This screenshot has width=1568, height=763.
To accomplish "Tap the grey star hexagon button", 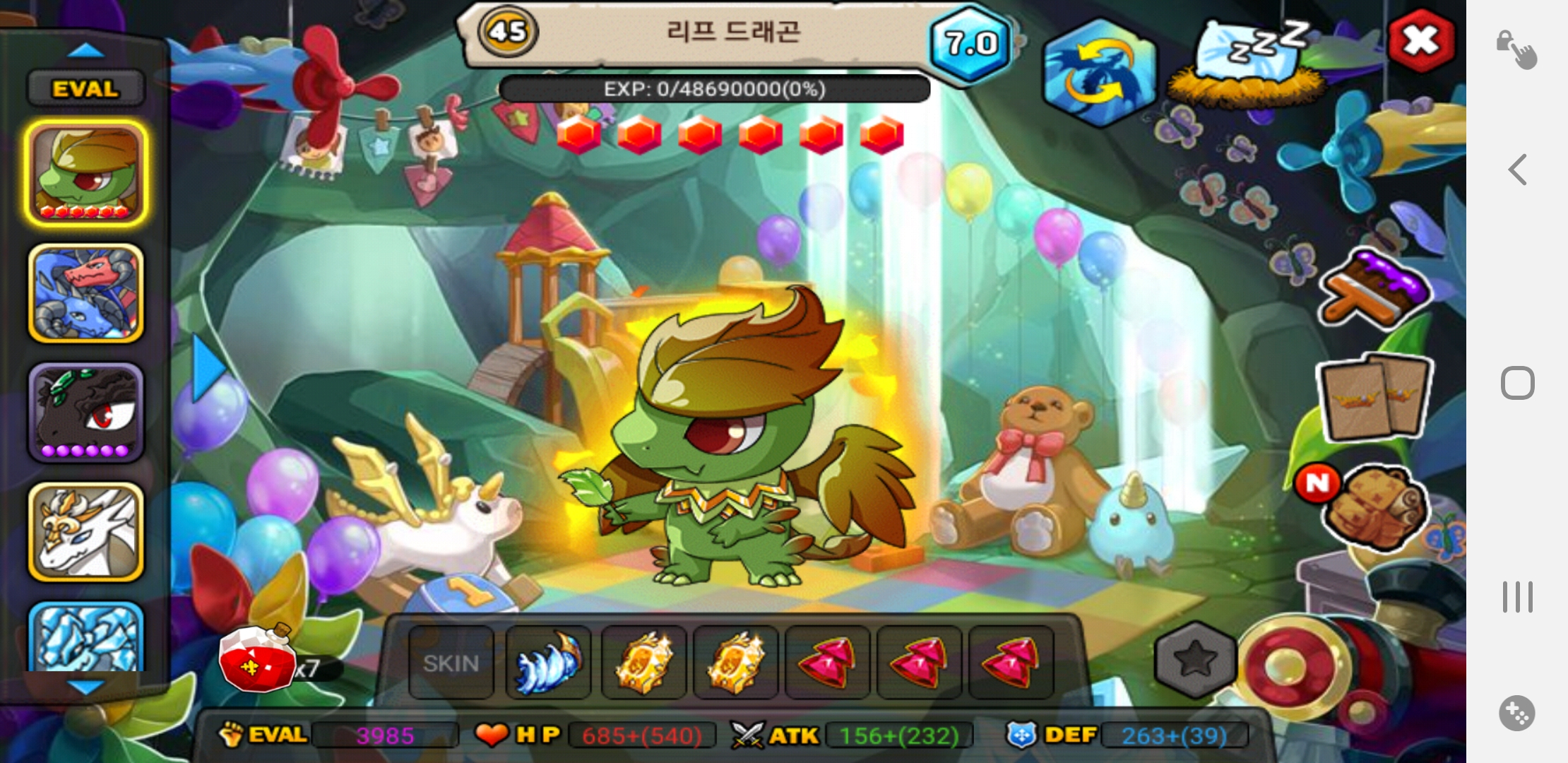I will (1195, 660).
